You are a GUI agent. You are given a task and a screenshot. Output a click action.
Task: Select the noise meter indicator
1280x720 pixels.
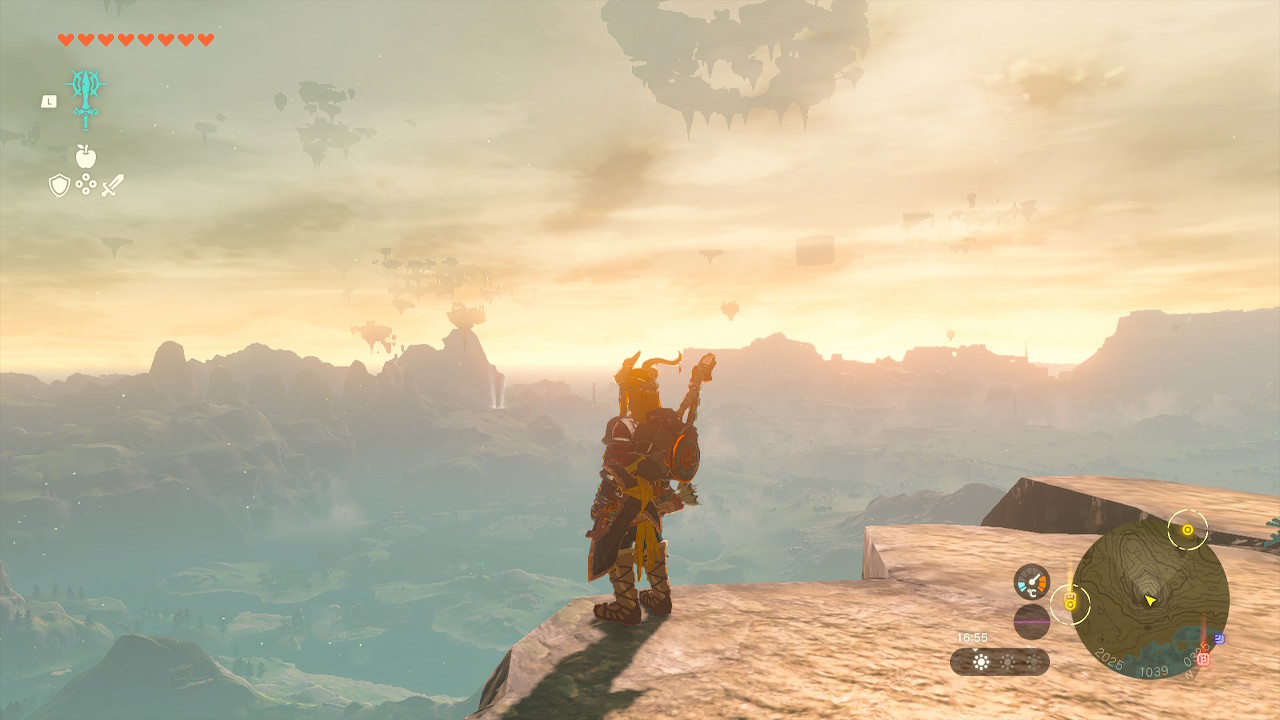coord(1032,622)
